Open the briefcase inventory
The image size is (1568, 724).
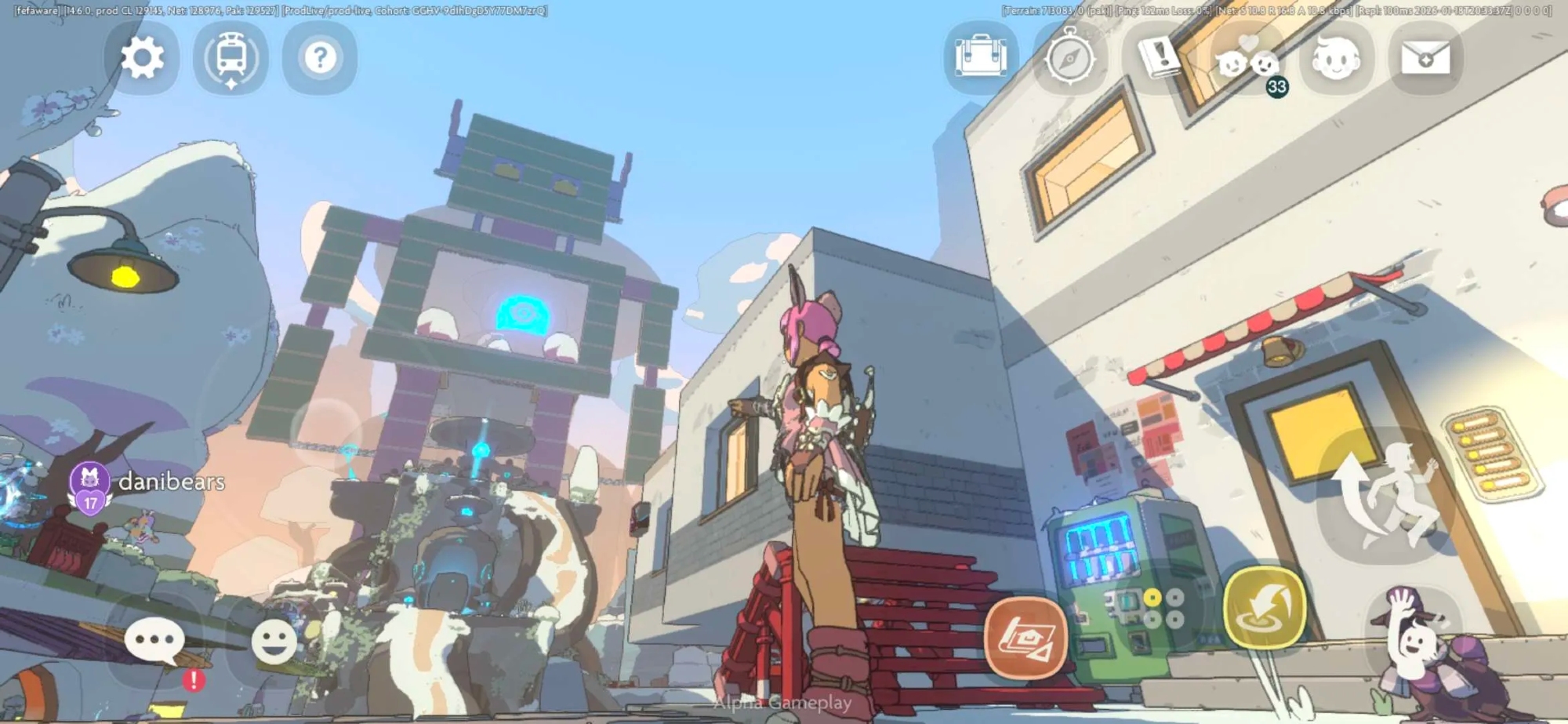coord(981,58)
